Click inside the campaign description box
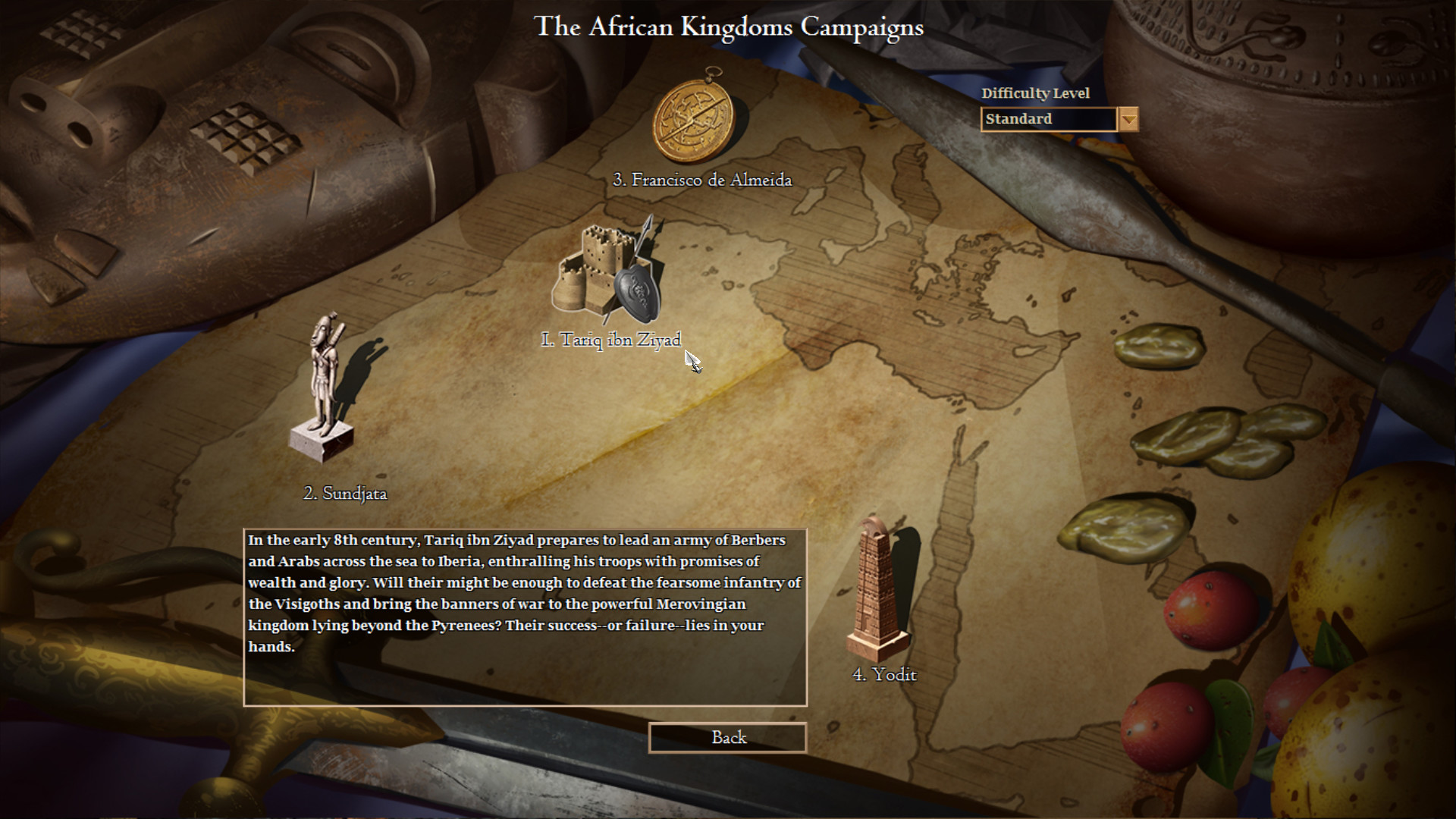Image resolution: width=1456 pixels, height=819 pixels. (x=523, y=614)
